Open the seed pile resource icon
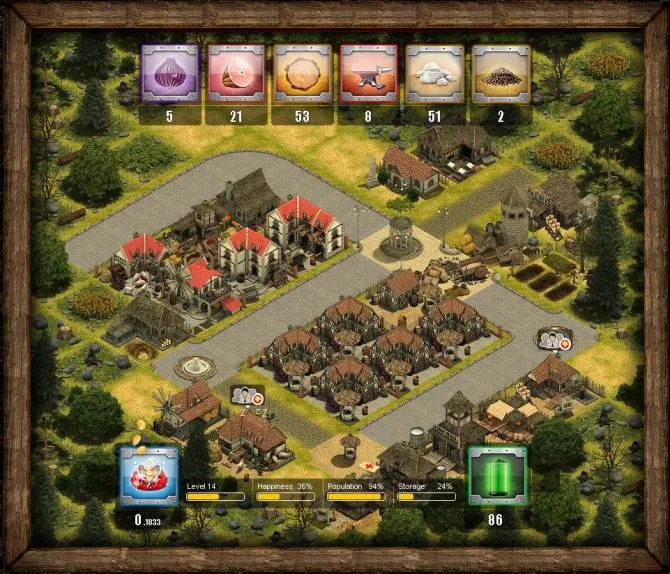This screenshot has height=574, width=670. click(x=500, y=74)
